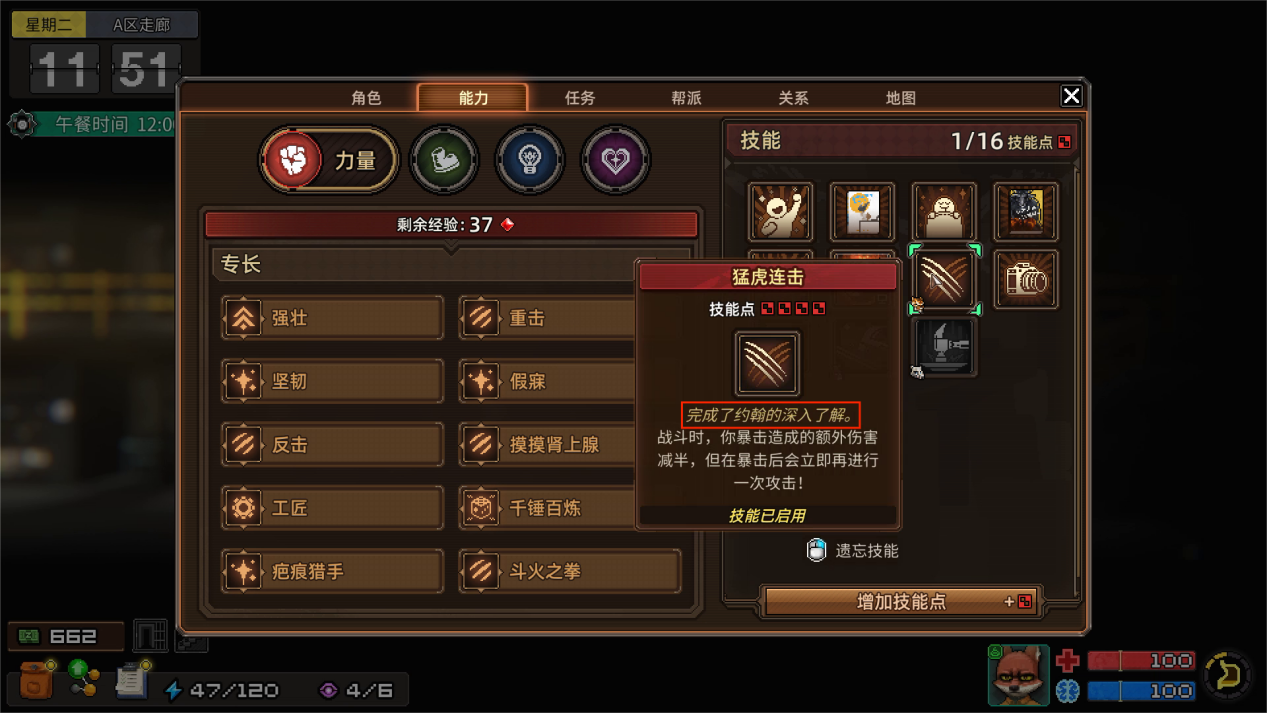
Task: Click the 增加技能点 button
Action: (x=902, y=602)
